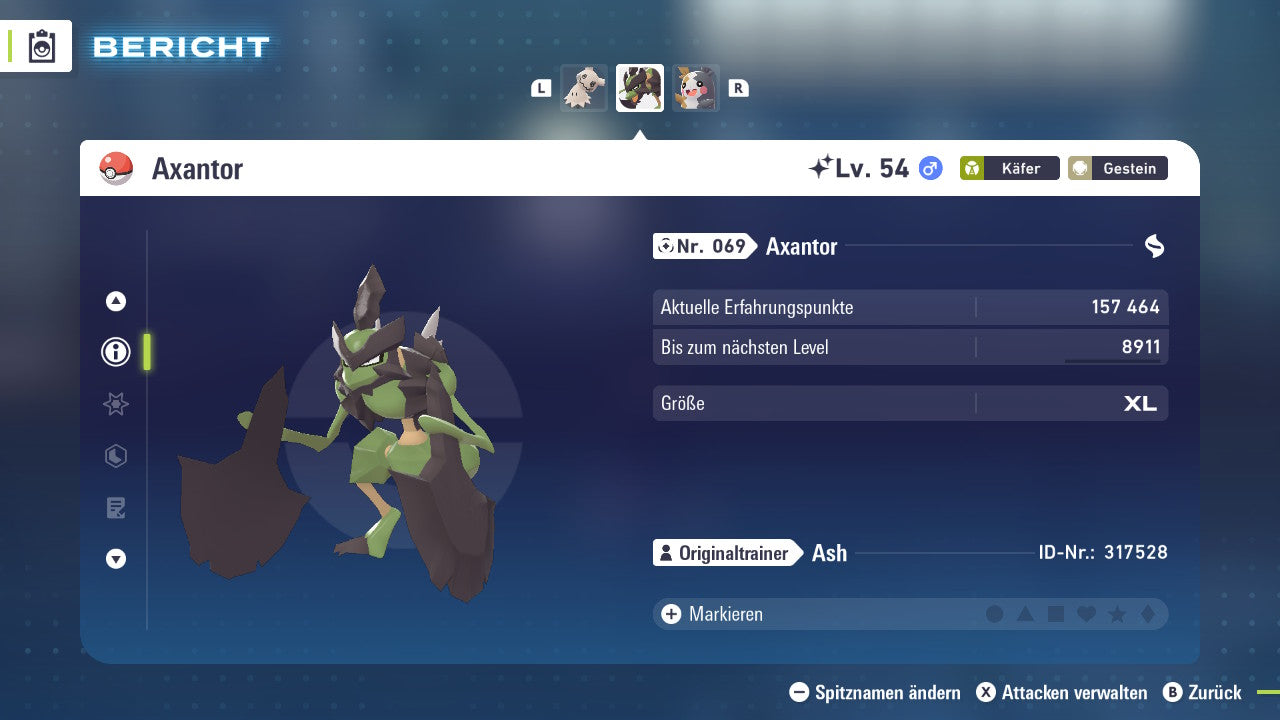Viewport: 1280px width, 720px height.
Task: Open the star-shaped memories section icon
Action: [x=115, y=404]
